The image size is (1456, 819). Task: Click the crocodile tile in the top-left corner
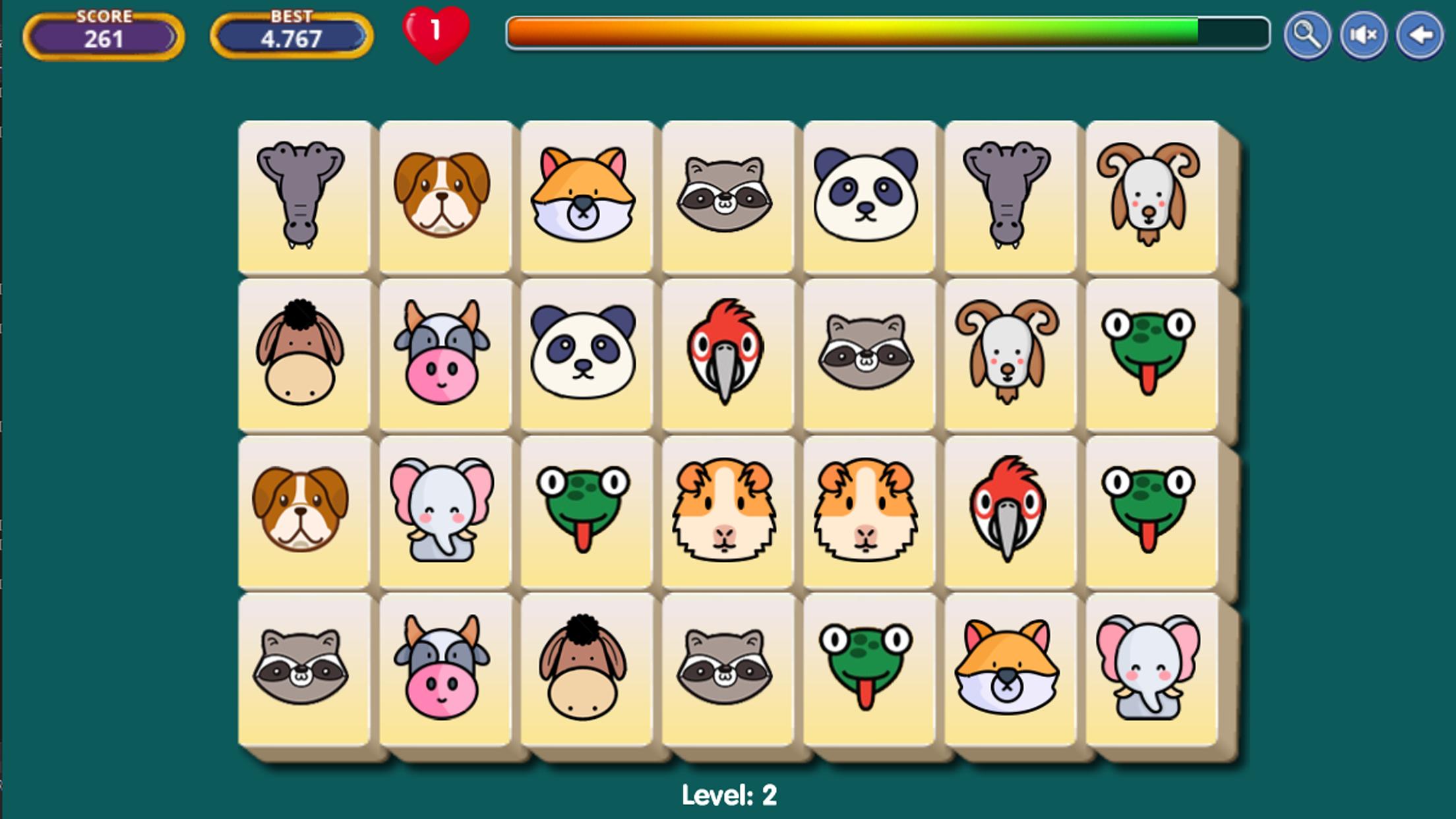point(304,198)
